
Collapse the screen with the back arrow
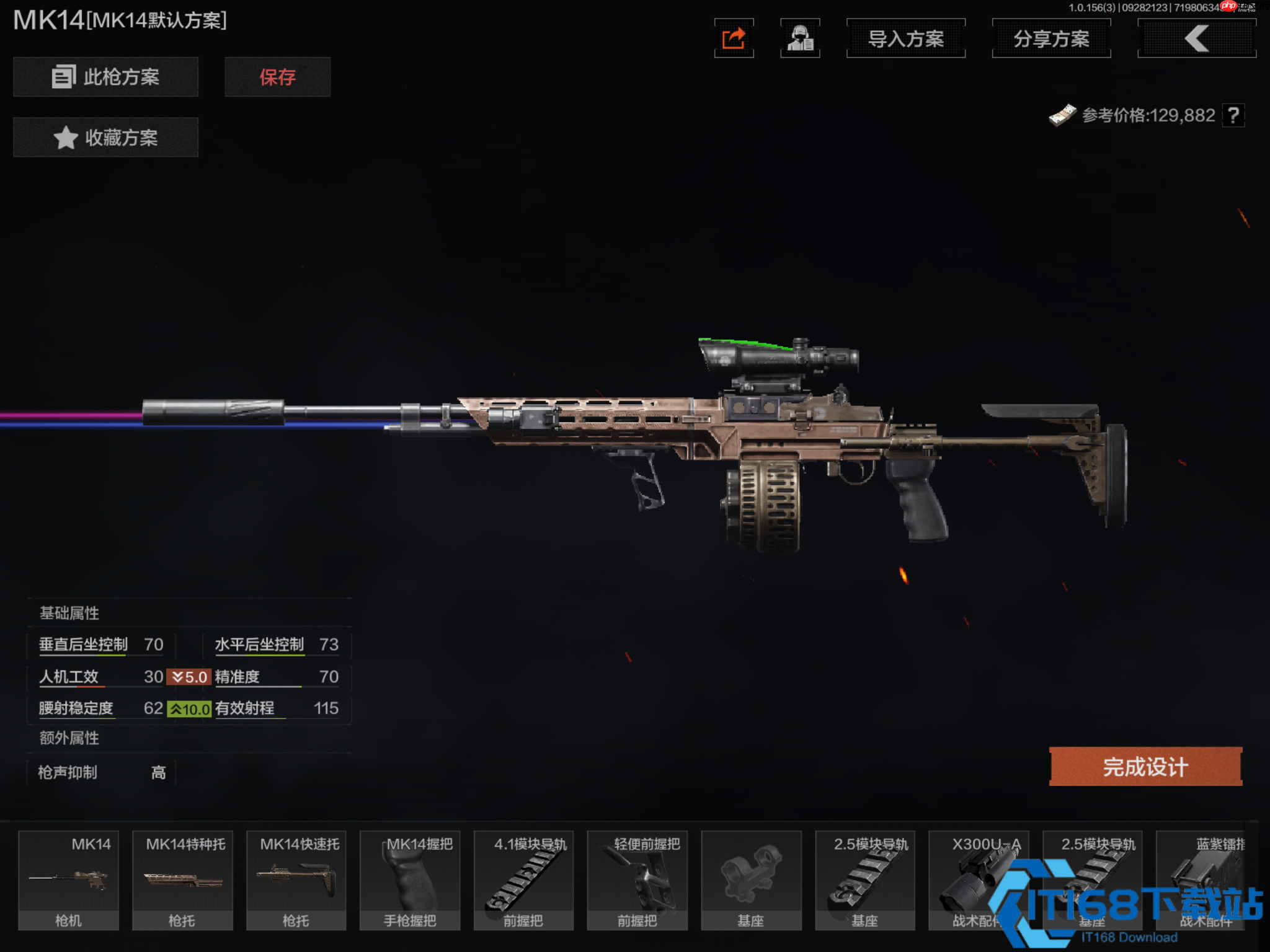(1196, 37)
